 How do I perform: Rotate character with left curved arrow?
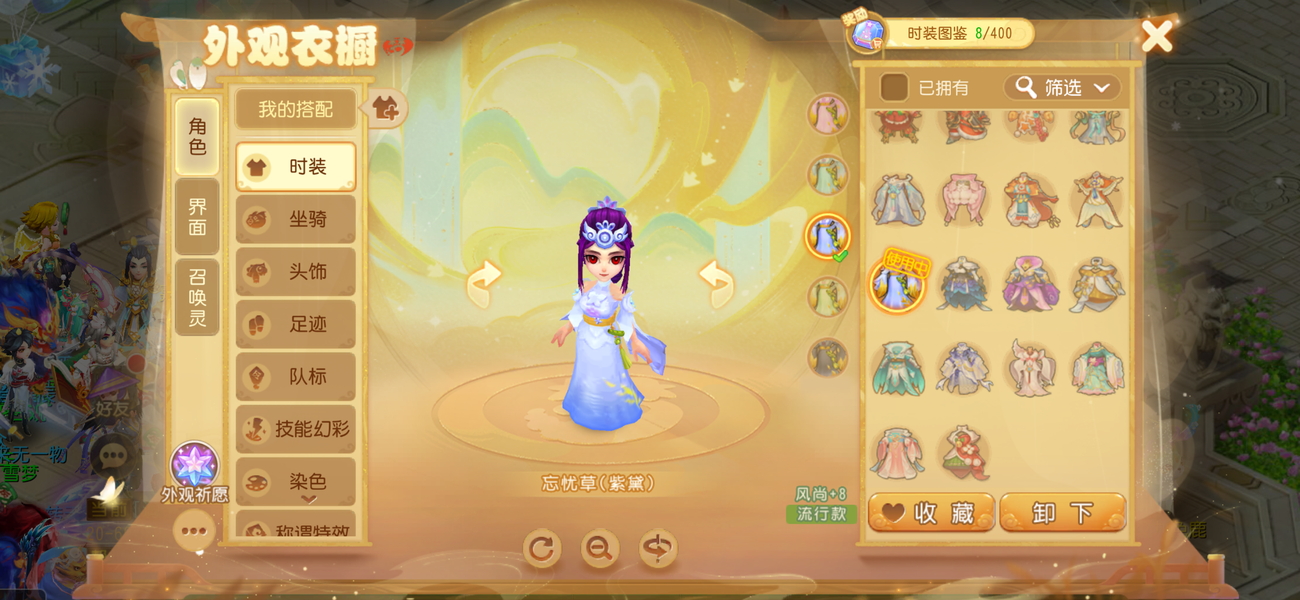484,283
